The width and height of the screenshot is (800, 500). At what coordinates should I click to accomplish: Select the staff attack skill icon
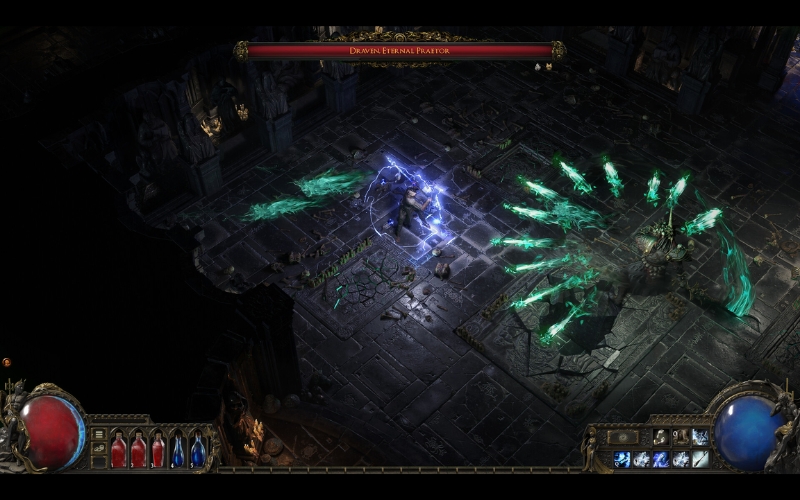point(700,459)
